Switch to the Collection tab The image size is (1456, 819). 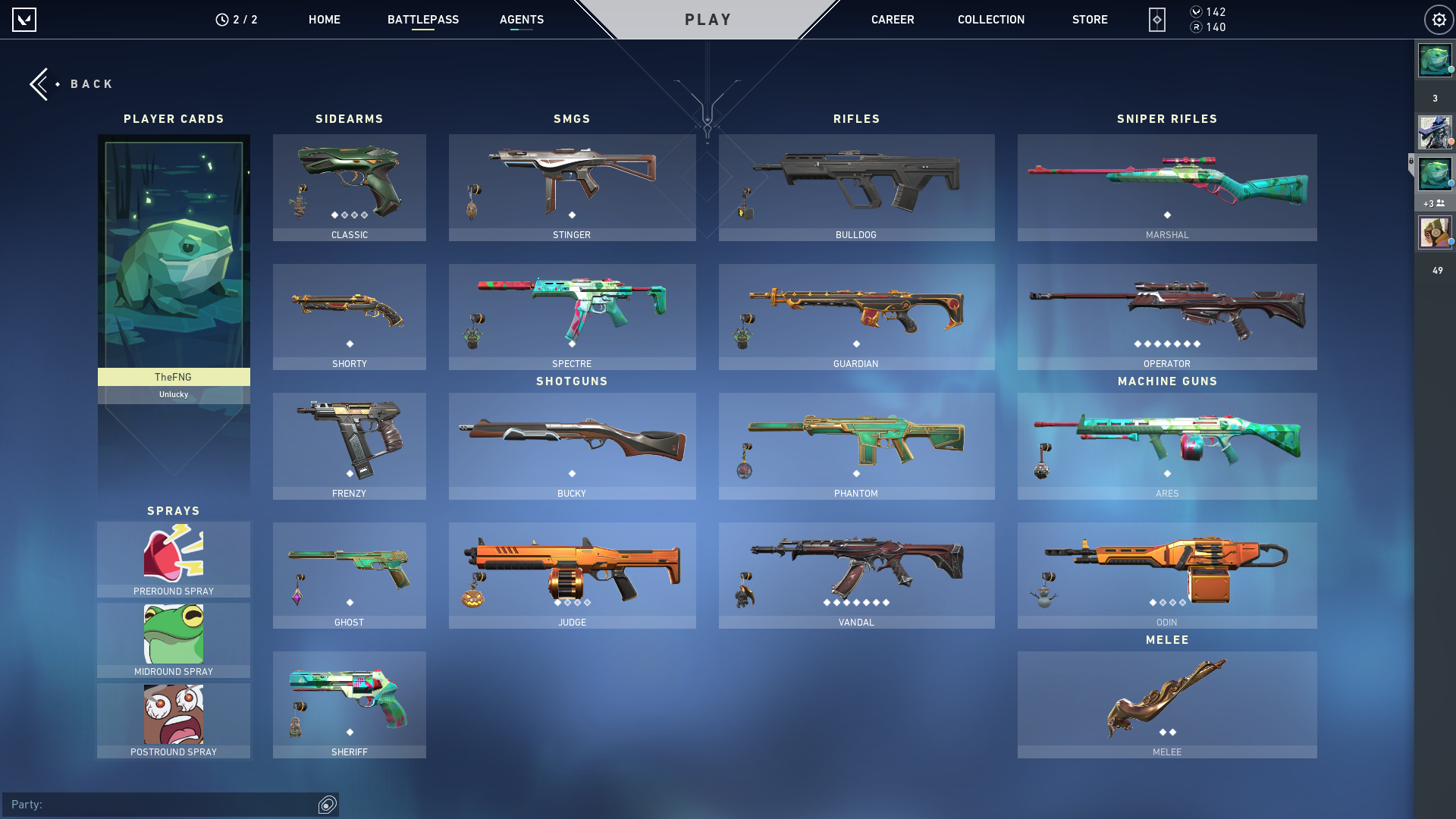click(x=990, y=20)
